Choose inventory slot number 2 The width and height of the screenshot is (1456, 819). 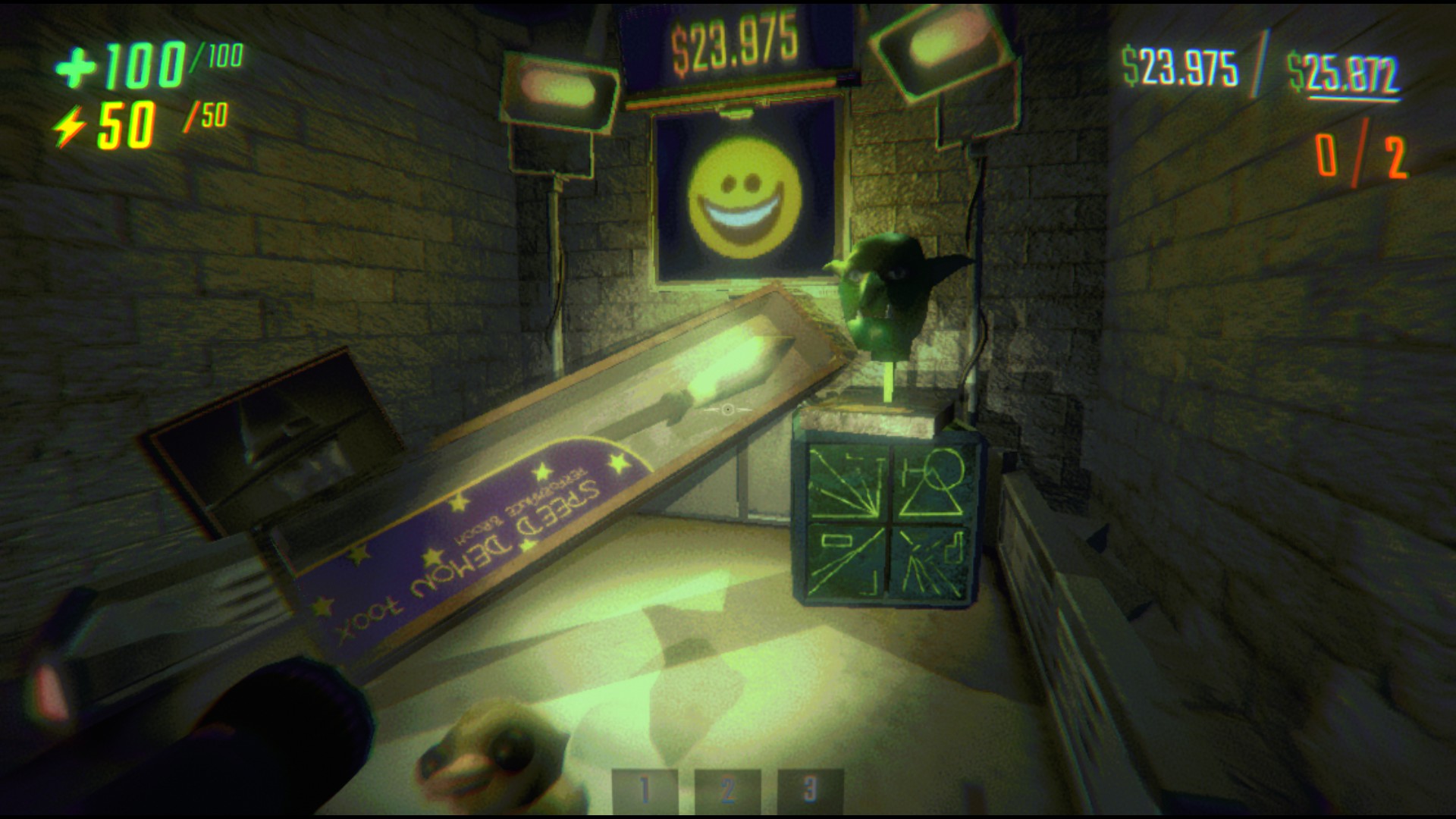tap(727, 790)
